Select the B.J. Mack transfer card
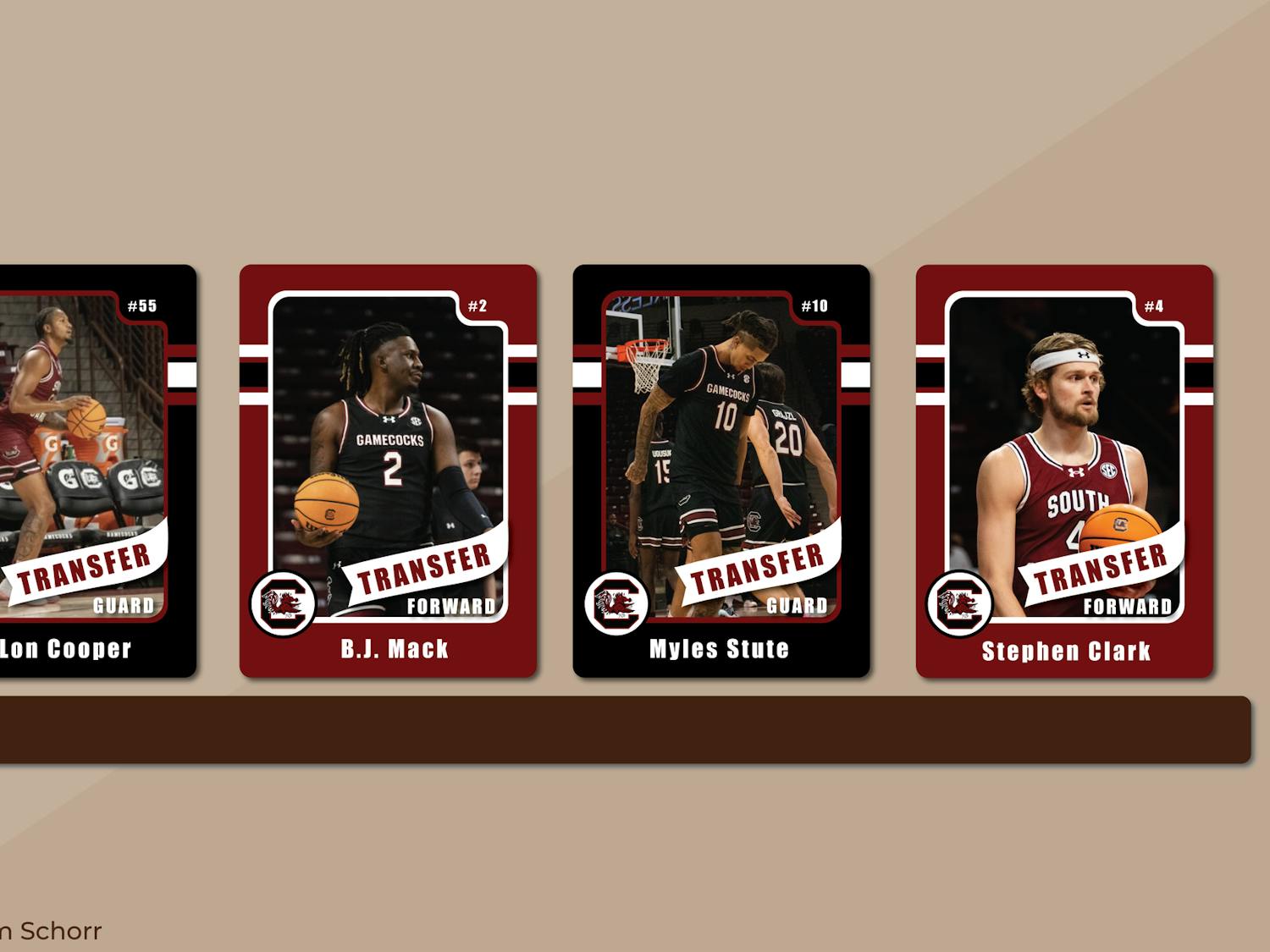The height and width of the screenshot is (952, 1270). pyautogui.click(x=389, y=470)
